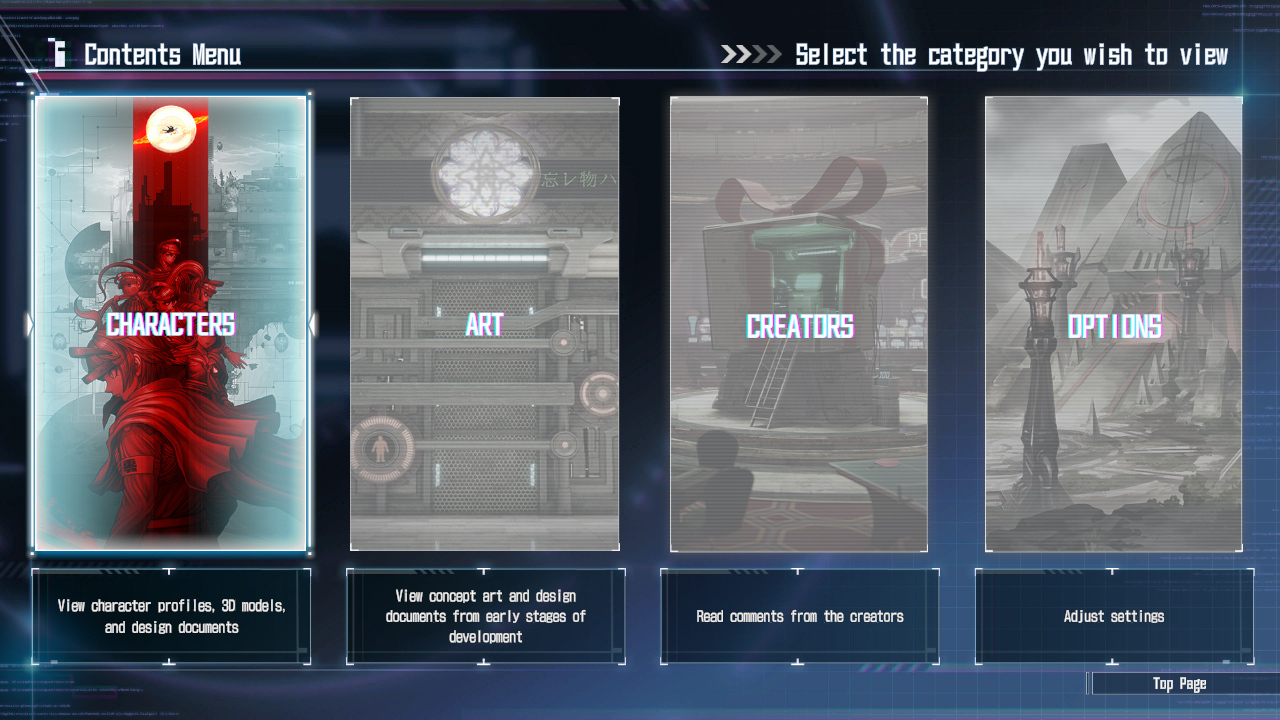The height and width of the screenshot is (720, 1280).
Task: Click the person figure icon inside the Art card
Action: coord(381,447)
